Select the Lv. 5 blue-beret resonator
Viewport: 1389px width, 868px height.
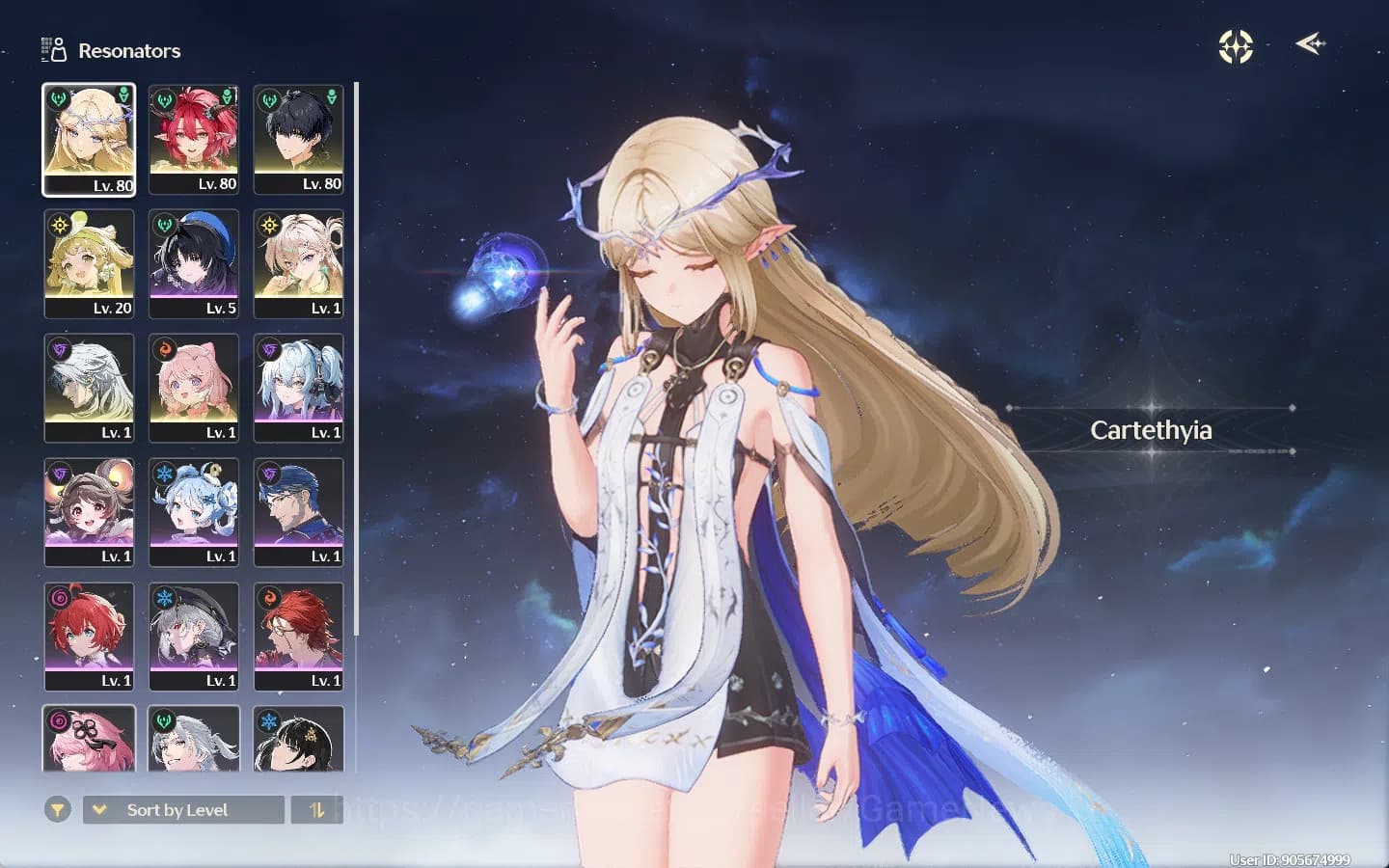pos(194,263)
